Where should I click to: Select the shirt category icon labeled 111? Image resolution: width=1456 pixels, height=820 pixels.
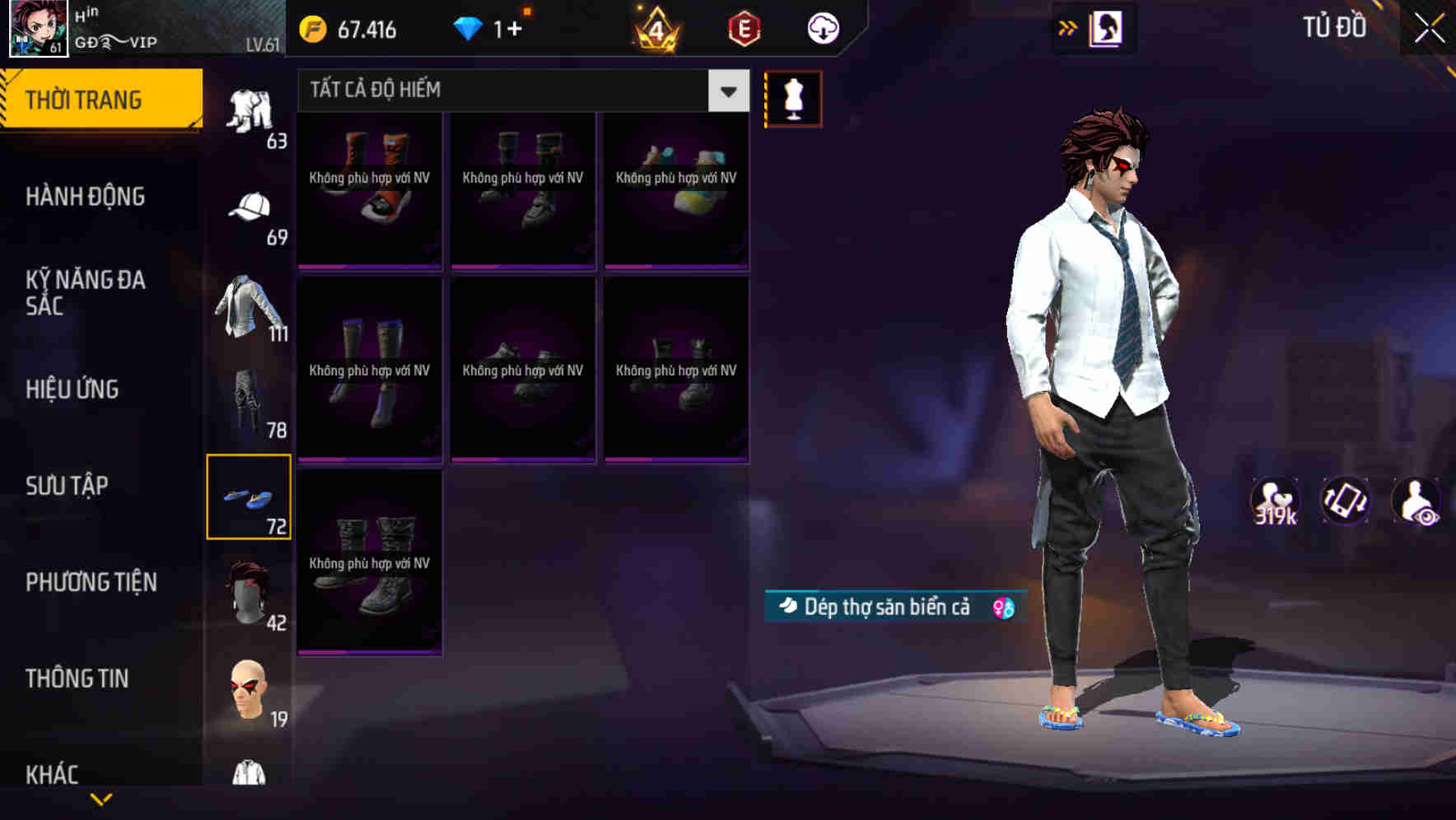[x=247, y=305]
